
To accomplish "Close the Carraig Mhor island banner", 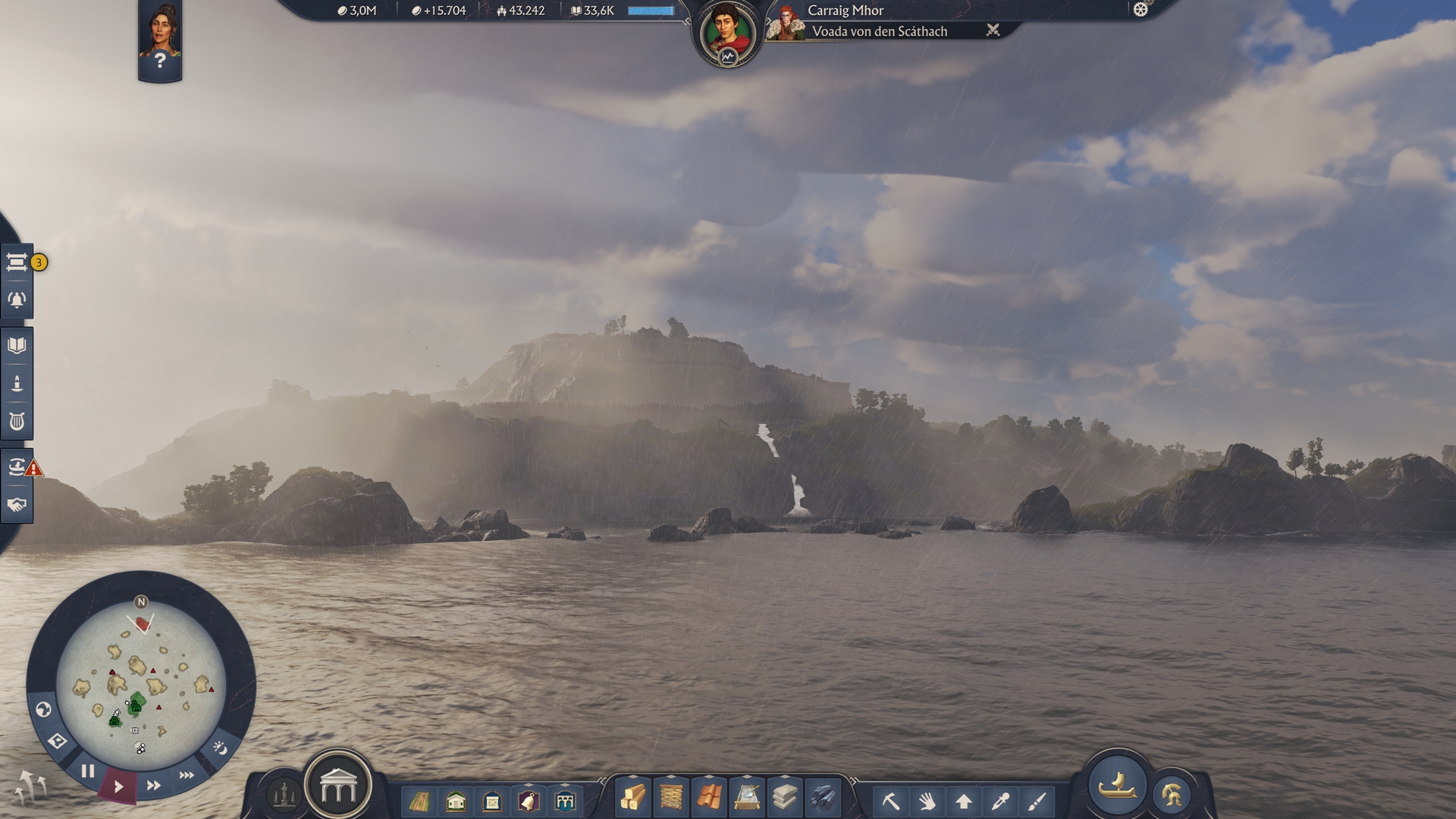I will (993, 30).
